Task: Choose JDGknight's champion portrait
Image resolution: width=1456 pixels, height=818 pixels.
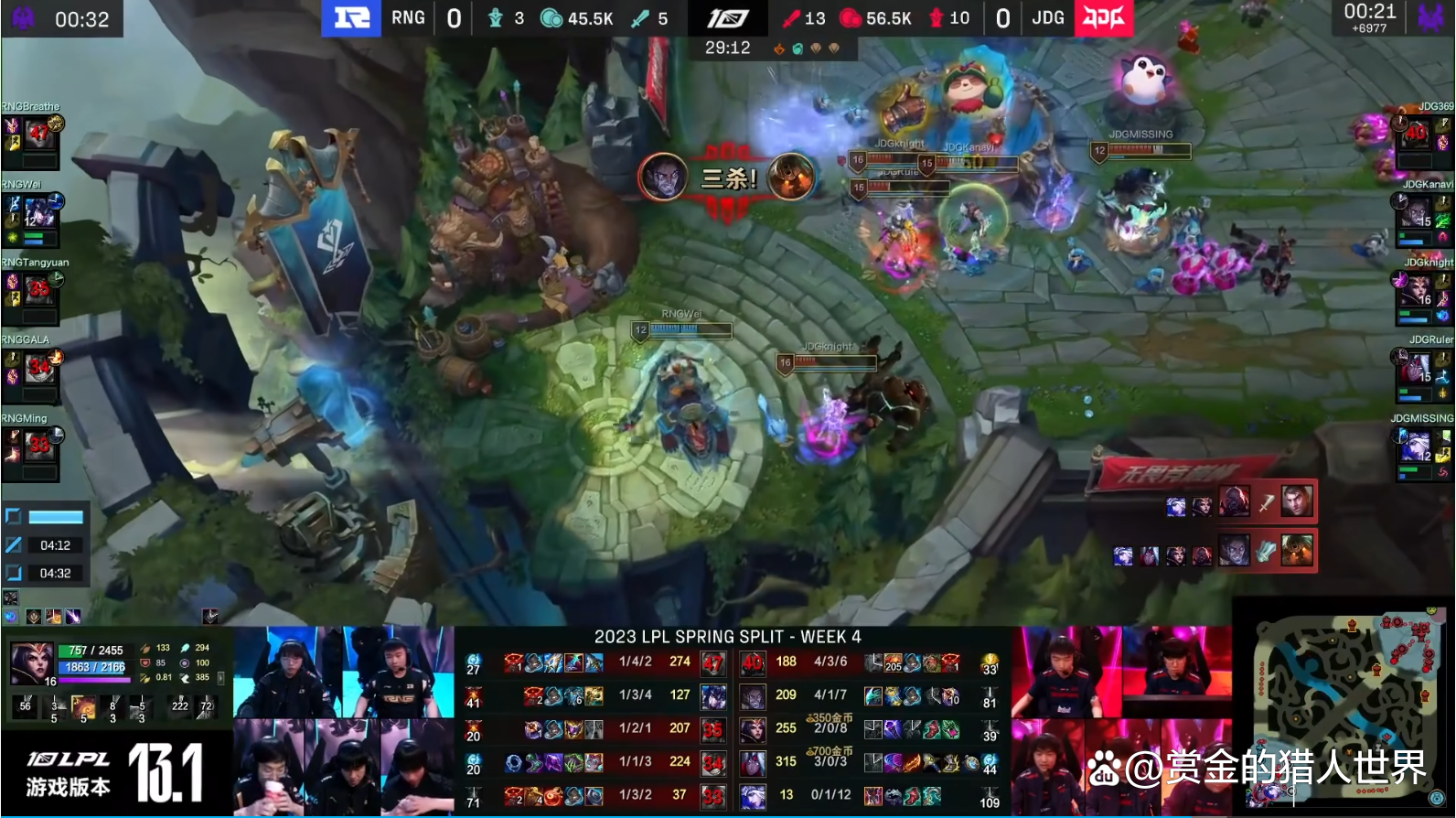Action: [1416, 290]
